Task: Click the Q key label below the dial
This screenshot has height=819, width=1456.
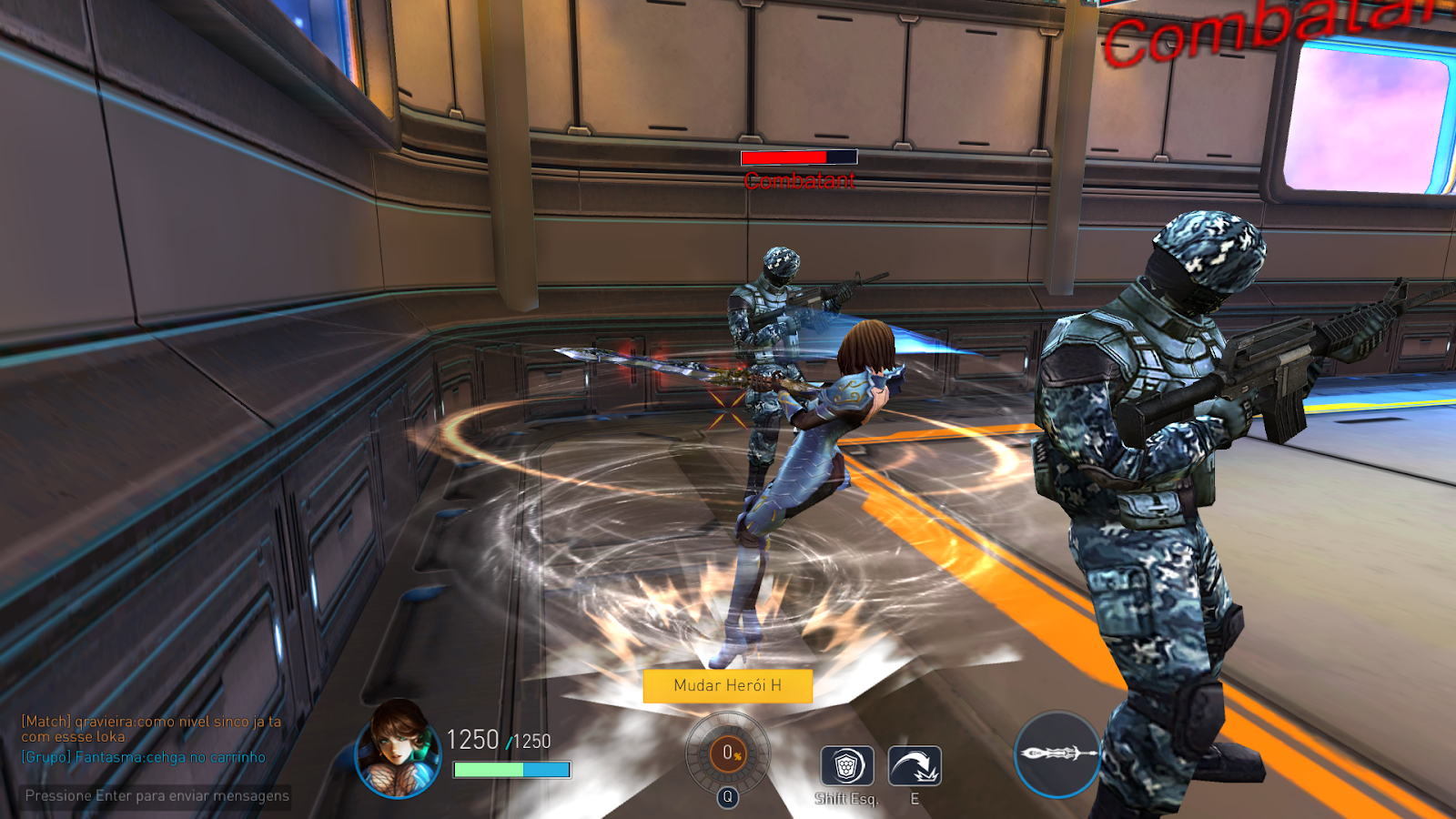Action: [x=726, y=795]
